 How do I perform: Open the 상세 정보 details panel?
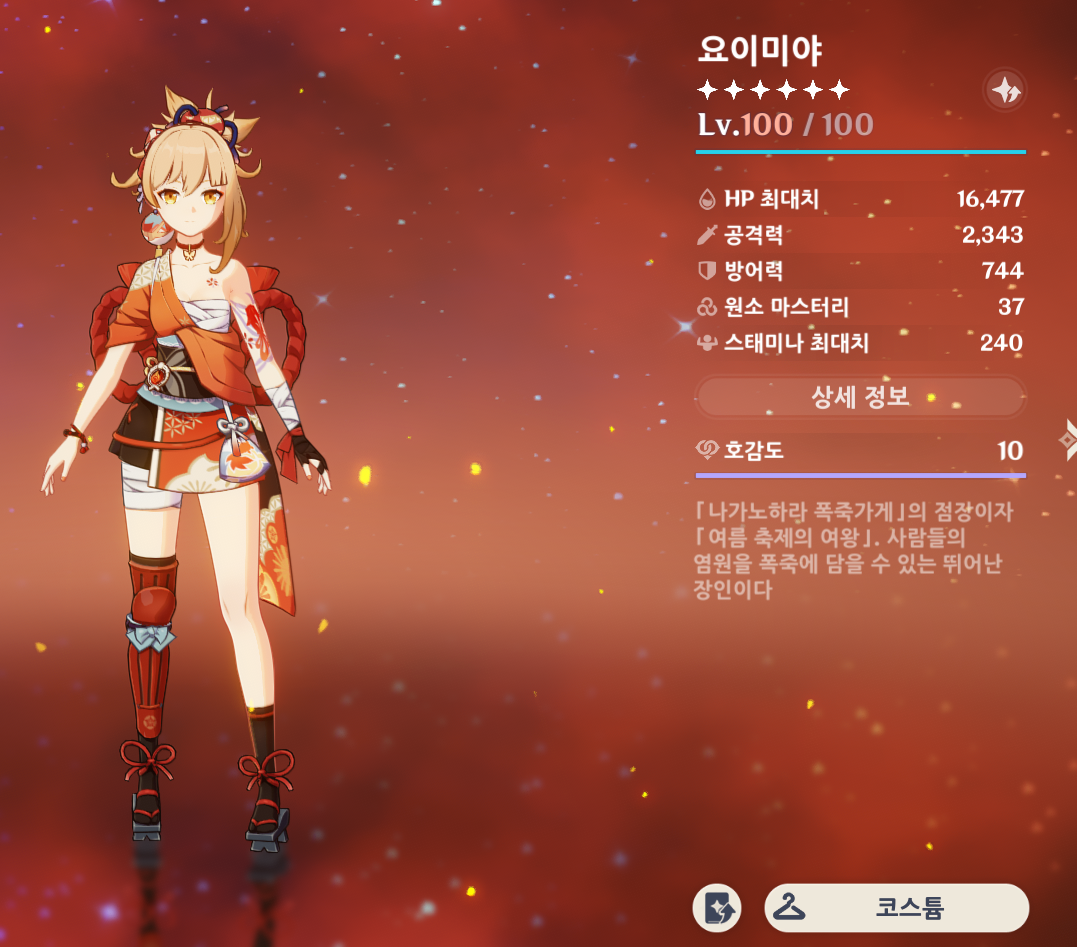click(x=860, y=397)
